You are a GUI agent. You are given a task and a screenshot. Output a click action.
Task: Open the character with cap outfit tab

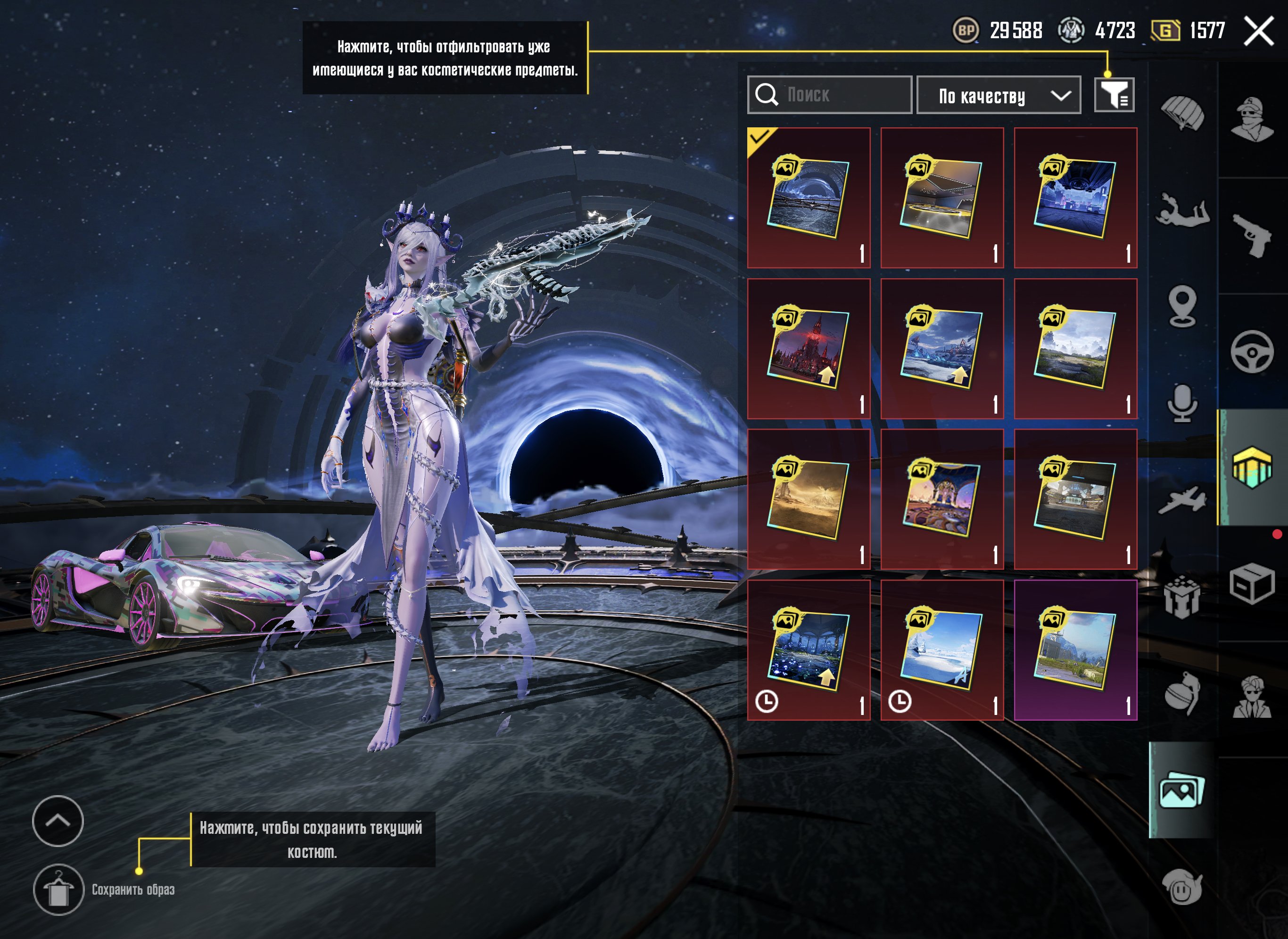coord(1252,119)
